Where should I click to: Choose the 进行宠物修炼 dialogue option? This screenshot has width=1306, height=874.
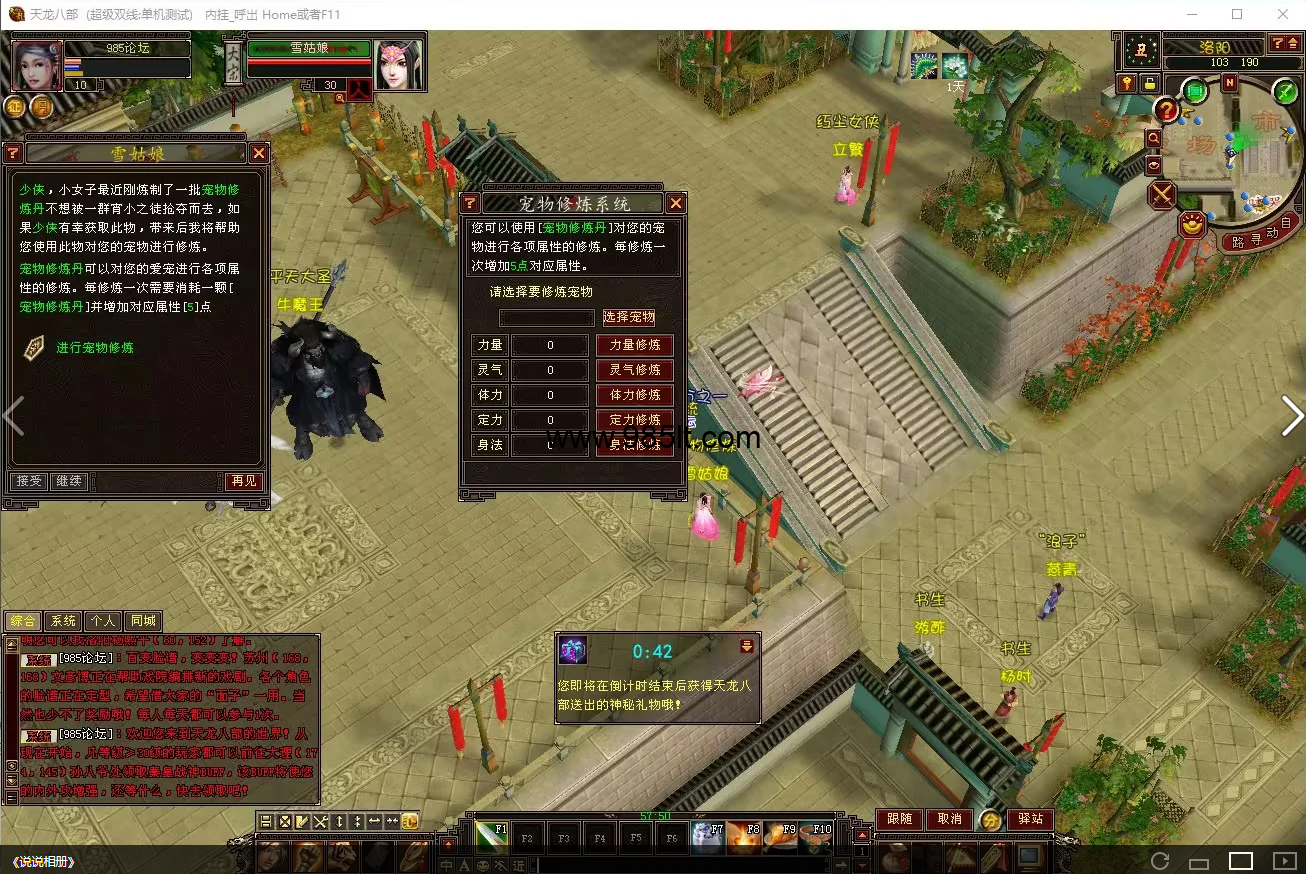pyautogui.click(x=94, y=348)
